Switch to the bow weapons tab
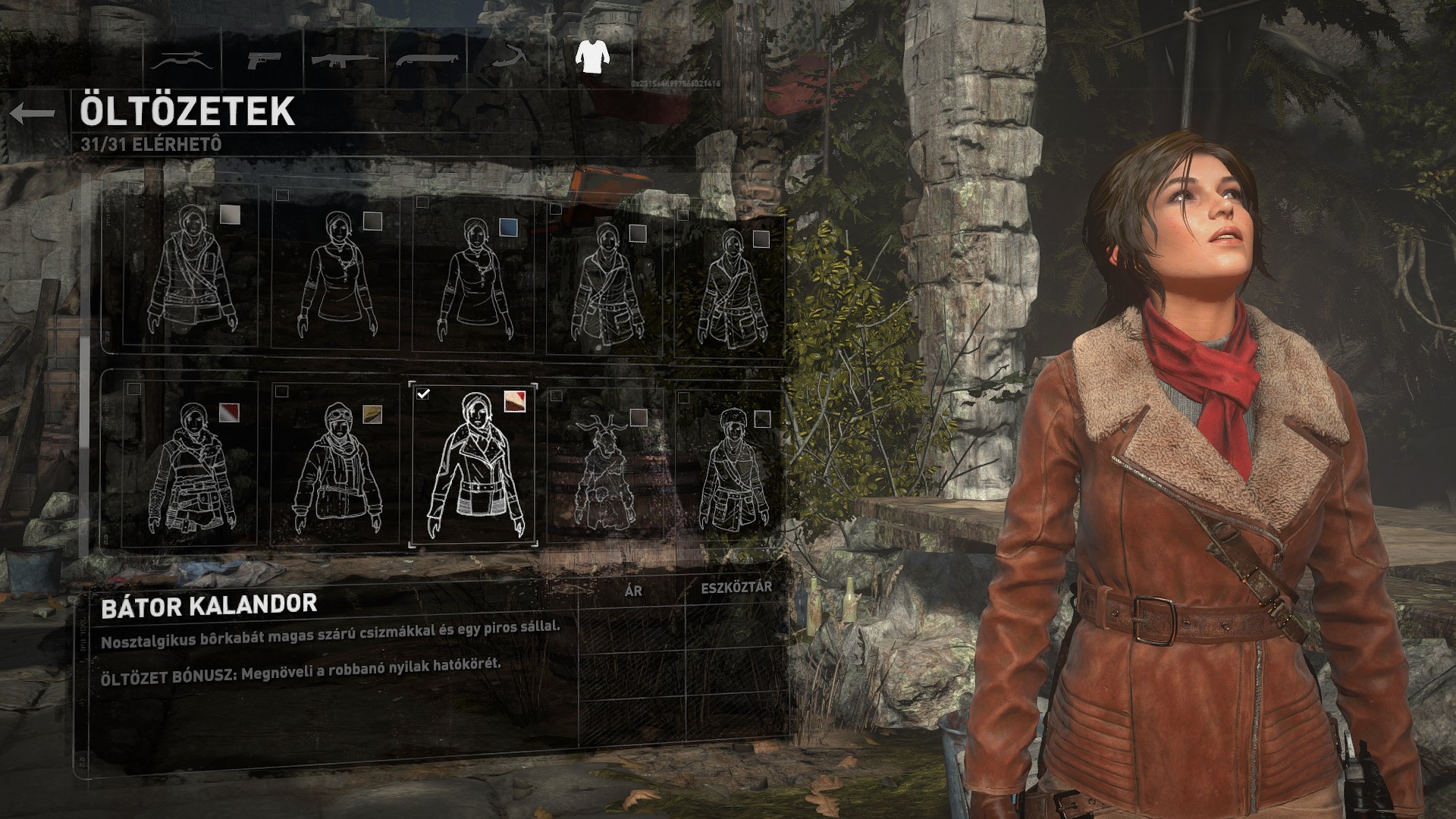 [179, 60]
